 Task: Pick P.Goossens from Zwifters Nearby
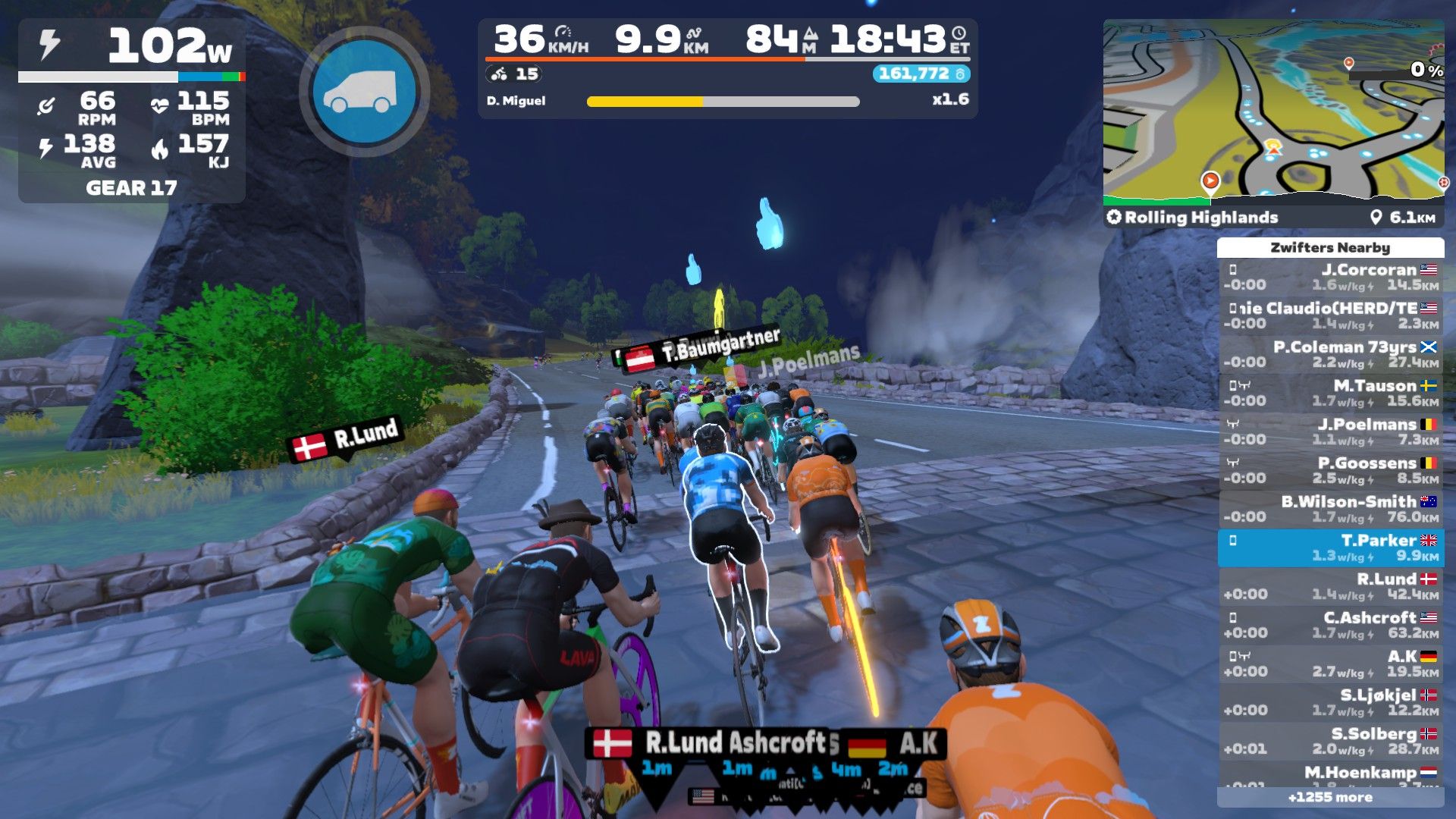[1331, 470]
